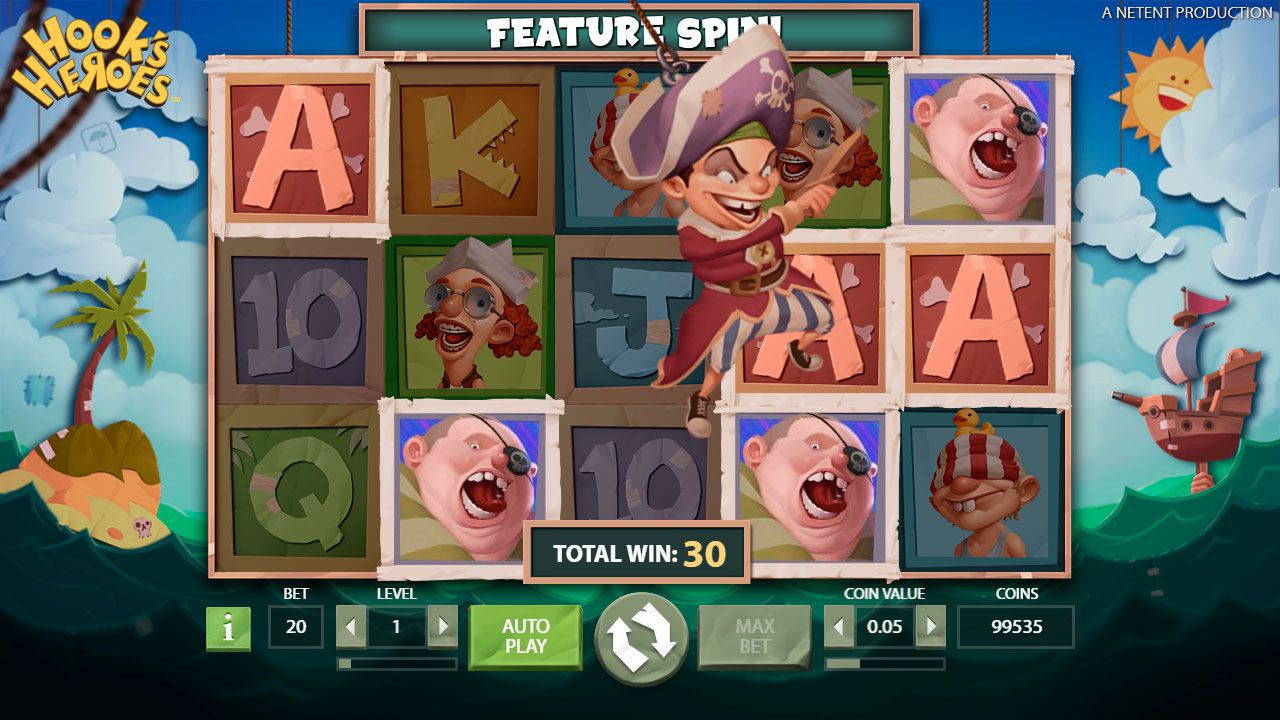Select Max Bet
This screenshot has width=1280, height=720.
click(x=754, y=636)
